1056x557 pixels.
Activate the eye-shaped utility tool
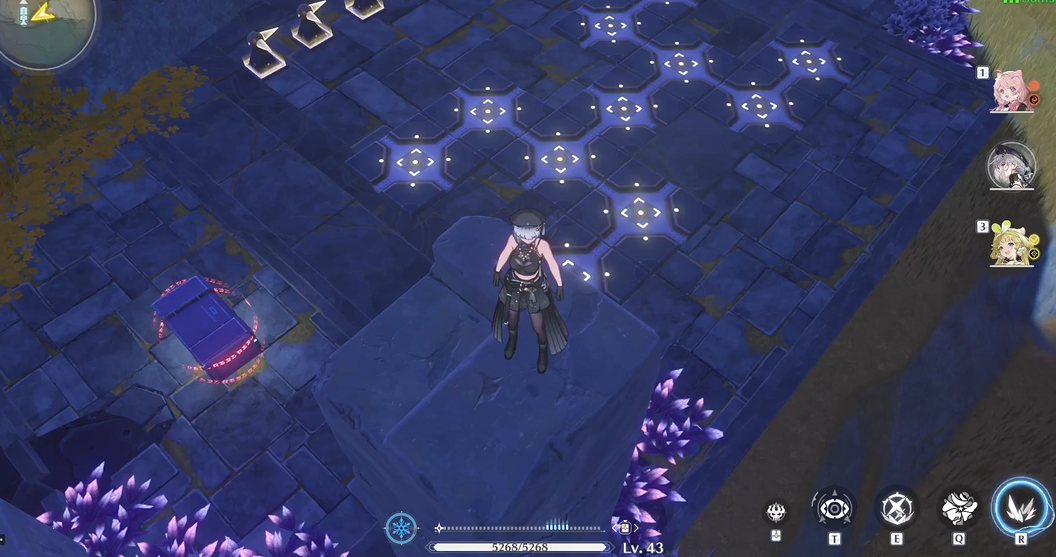coord(833,508)
